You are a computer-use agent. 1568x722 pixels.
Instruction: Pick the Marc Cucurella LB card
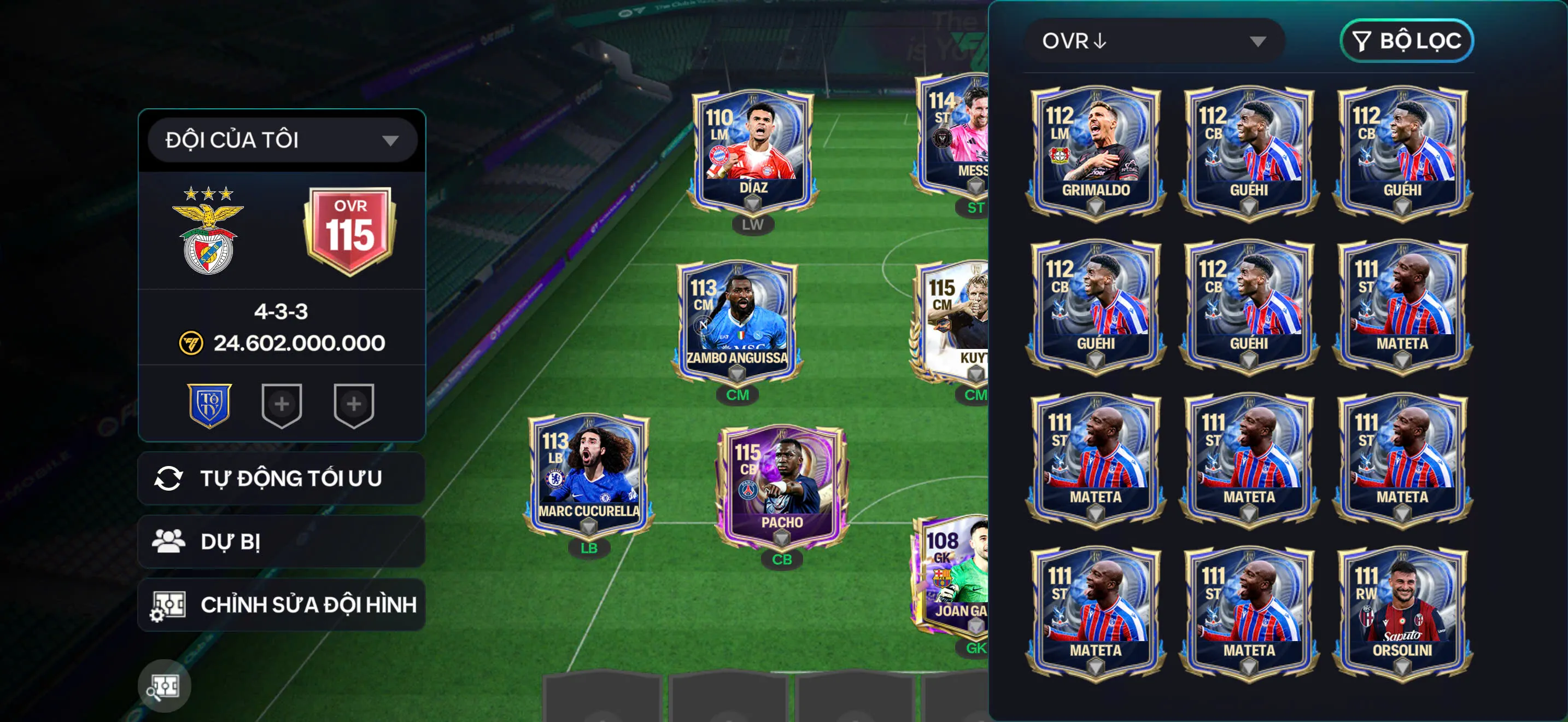click(x=589, y=476)
